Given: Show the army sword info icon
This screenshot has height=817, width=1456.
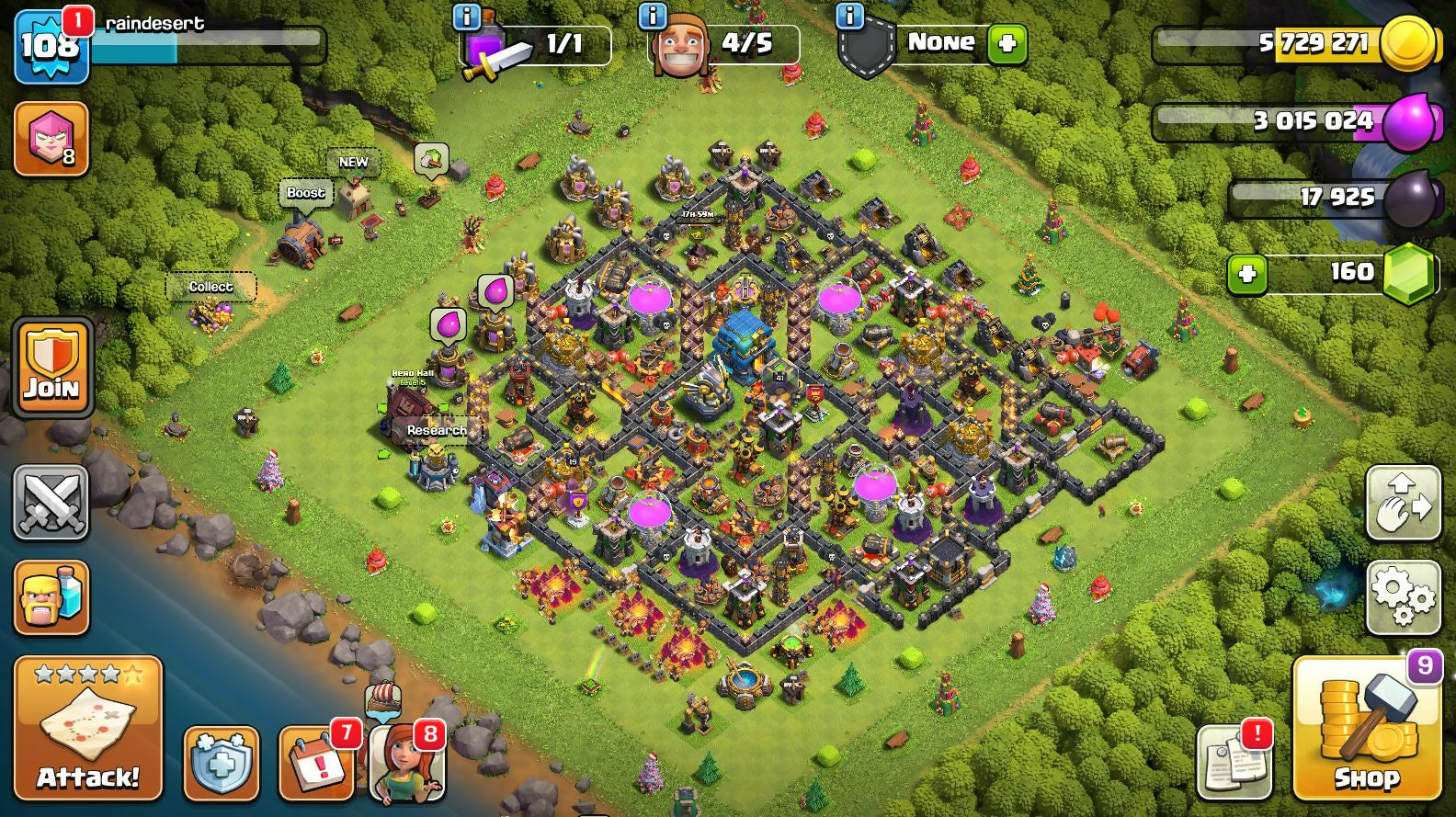Looking at the screenshot, I should coord(467,16).
